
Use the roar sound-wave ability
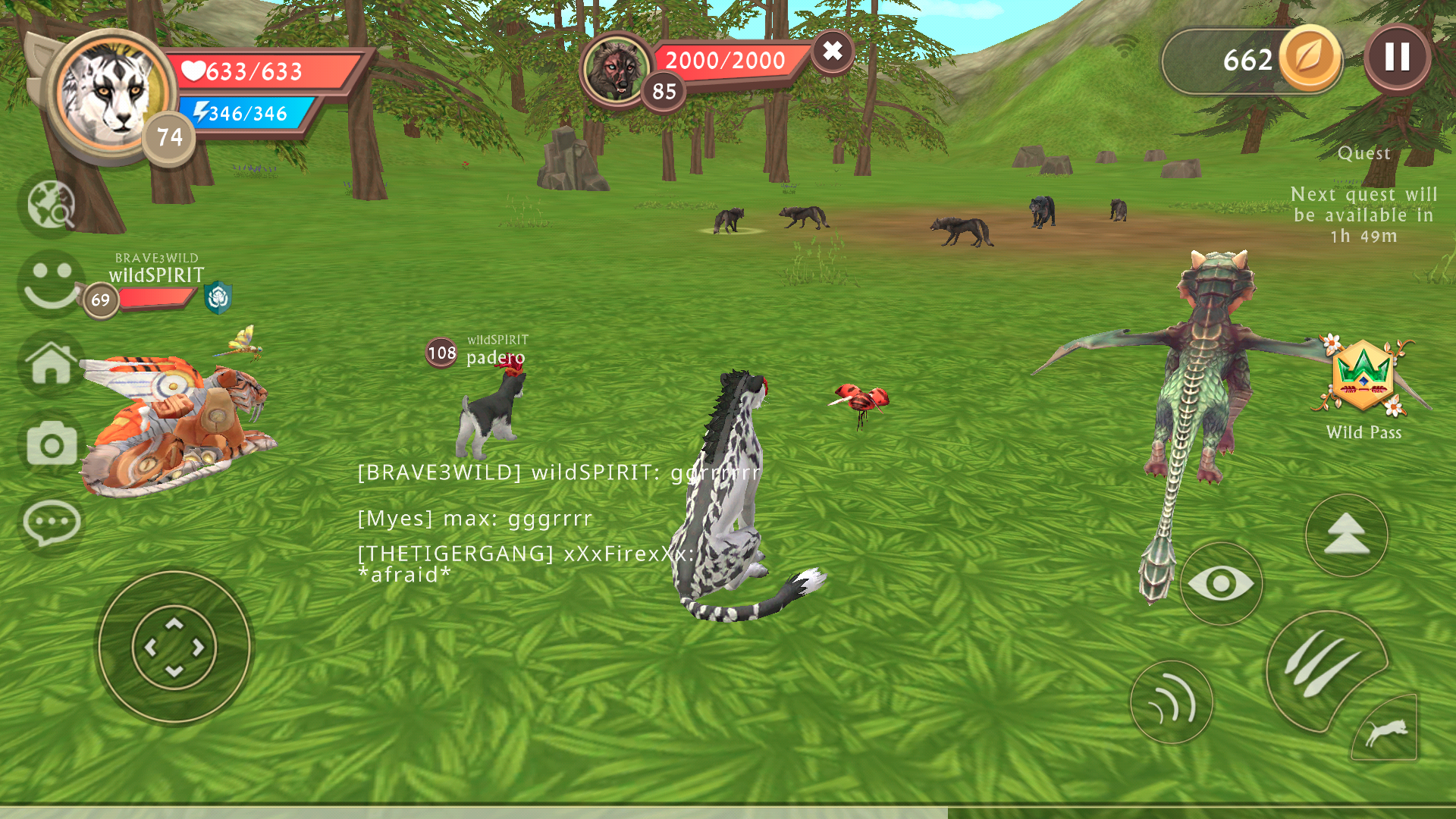coord(1171,702)
